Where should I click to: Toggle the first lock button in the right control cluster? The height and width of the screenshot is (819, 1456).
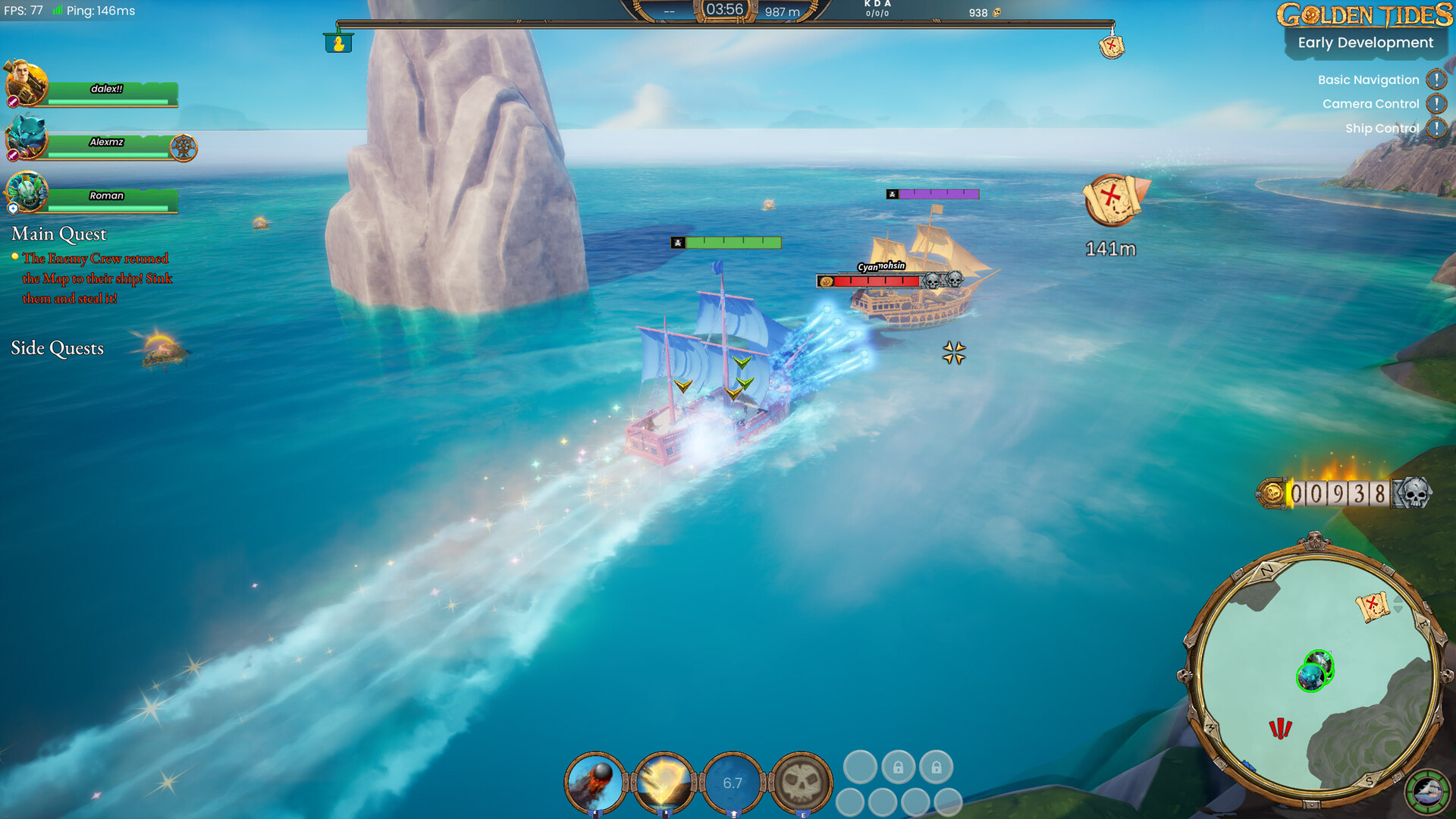coord(899,767)
